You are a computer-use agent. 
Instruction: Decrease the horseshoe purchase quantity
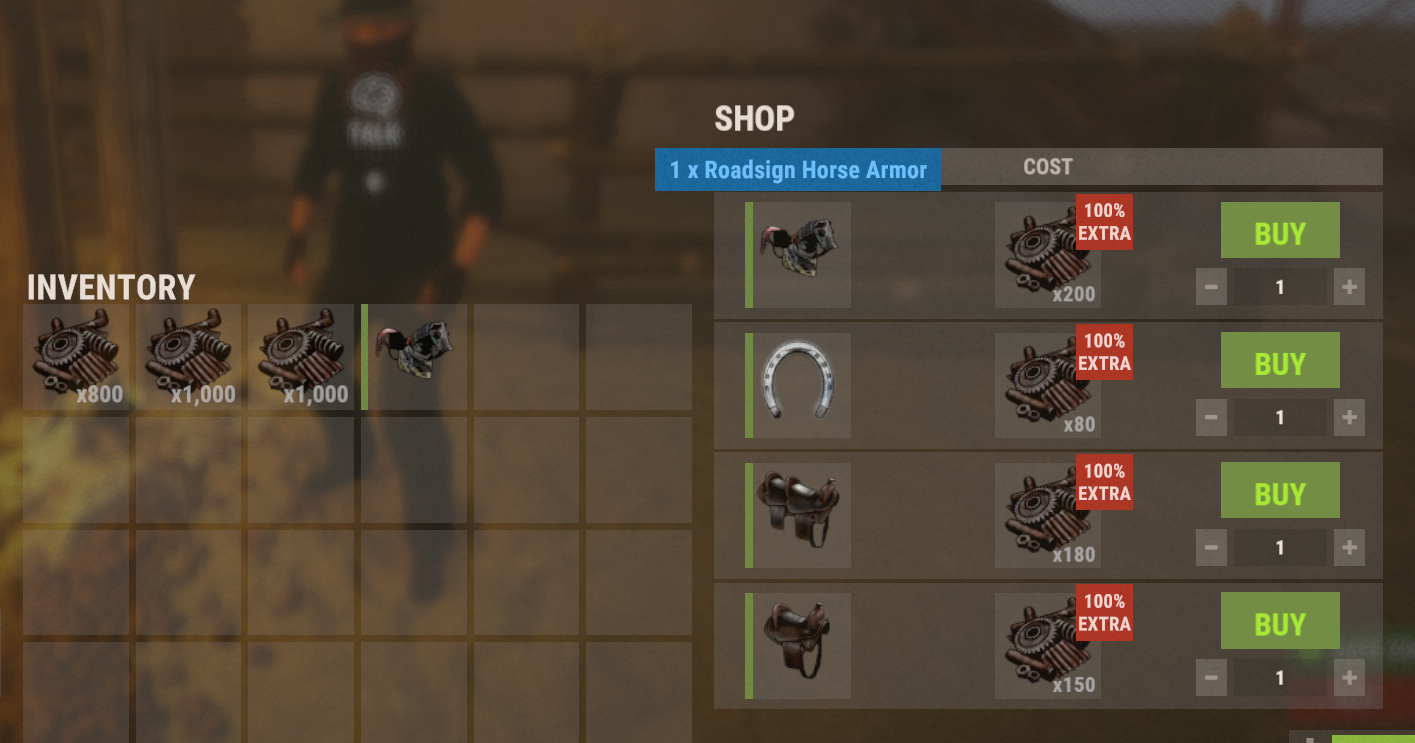[1211, 418]
